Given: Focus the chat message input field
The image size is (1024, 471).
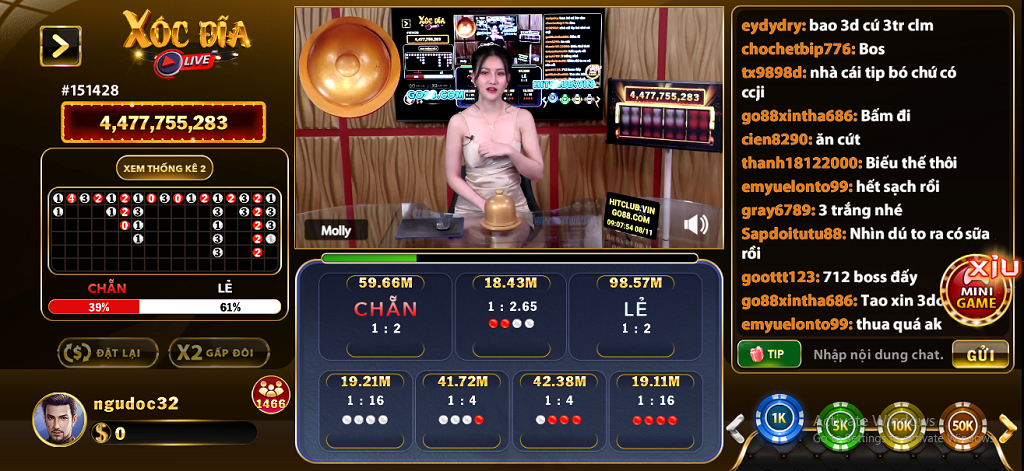Looking at the screenshot, I should coord(876,354).
